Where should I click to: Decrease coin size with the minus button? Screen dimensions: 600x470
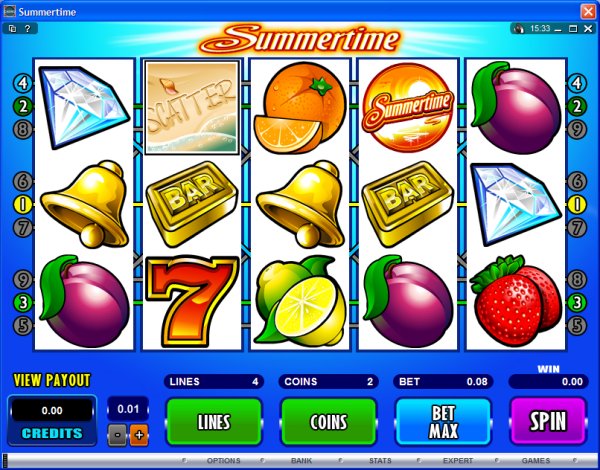click(x=118, y=435)
